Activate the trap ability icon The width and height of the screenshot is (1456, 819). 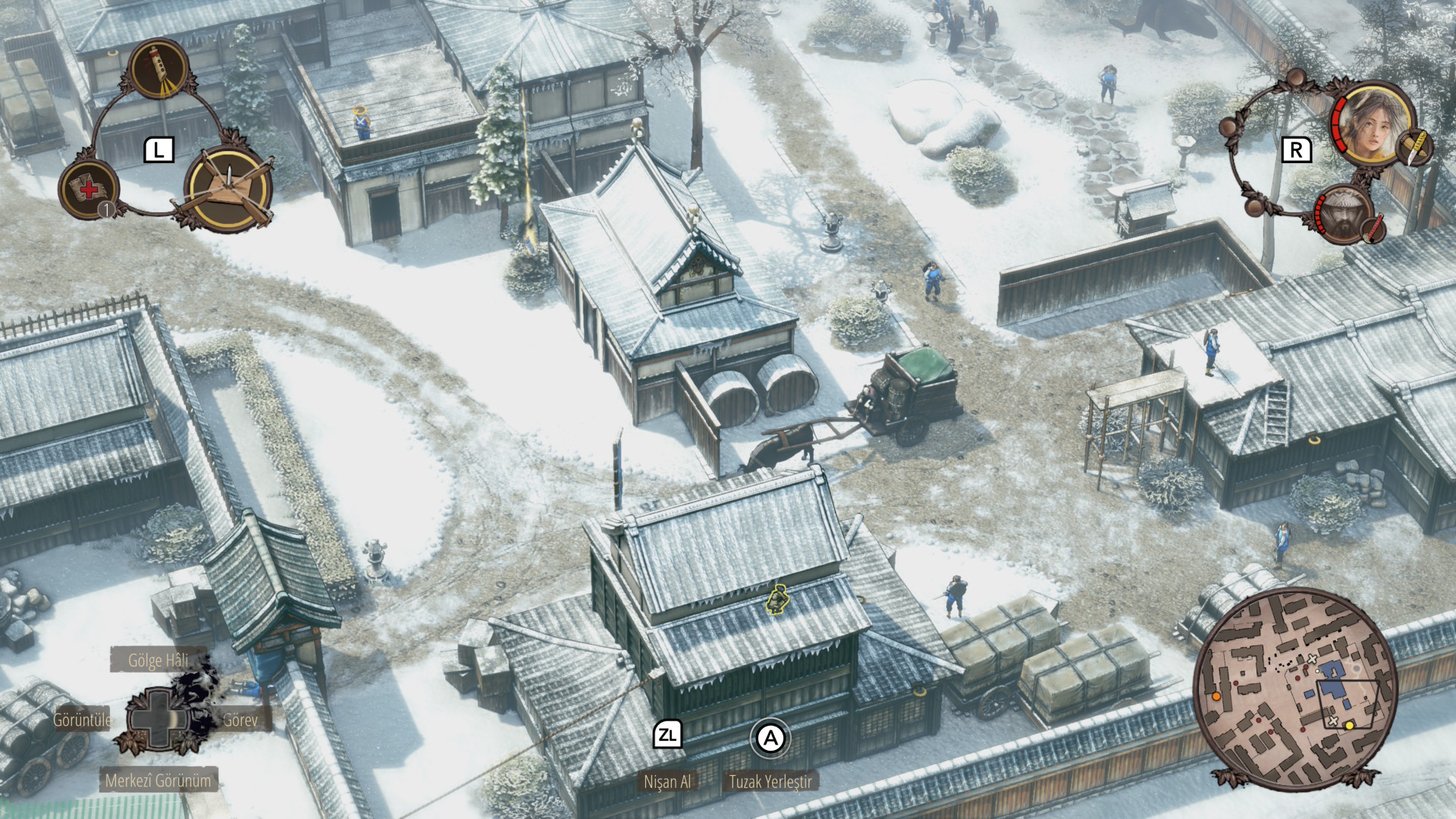227,190
